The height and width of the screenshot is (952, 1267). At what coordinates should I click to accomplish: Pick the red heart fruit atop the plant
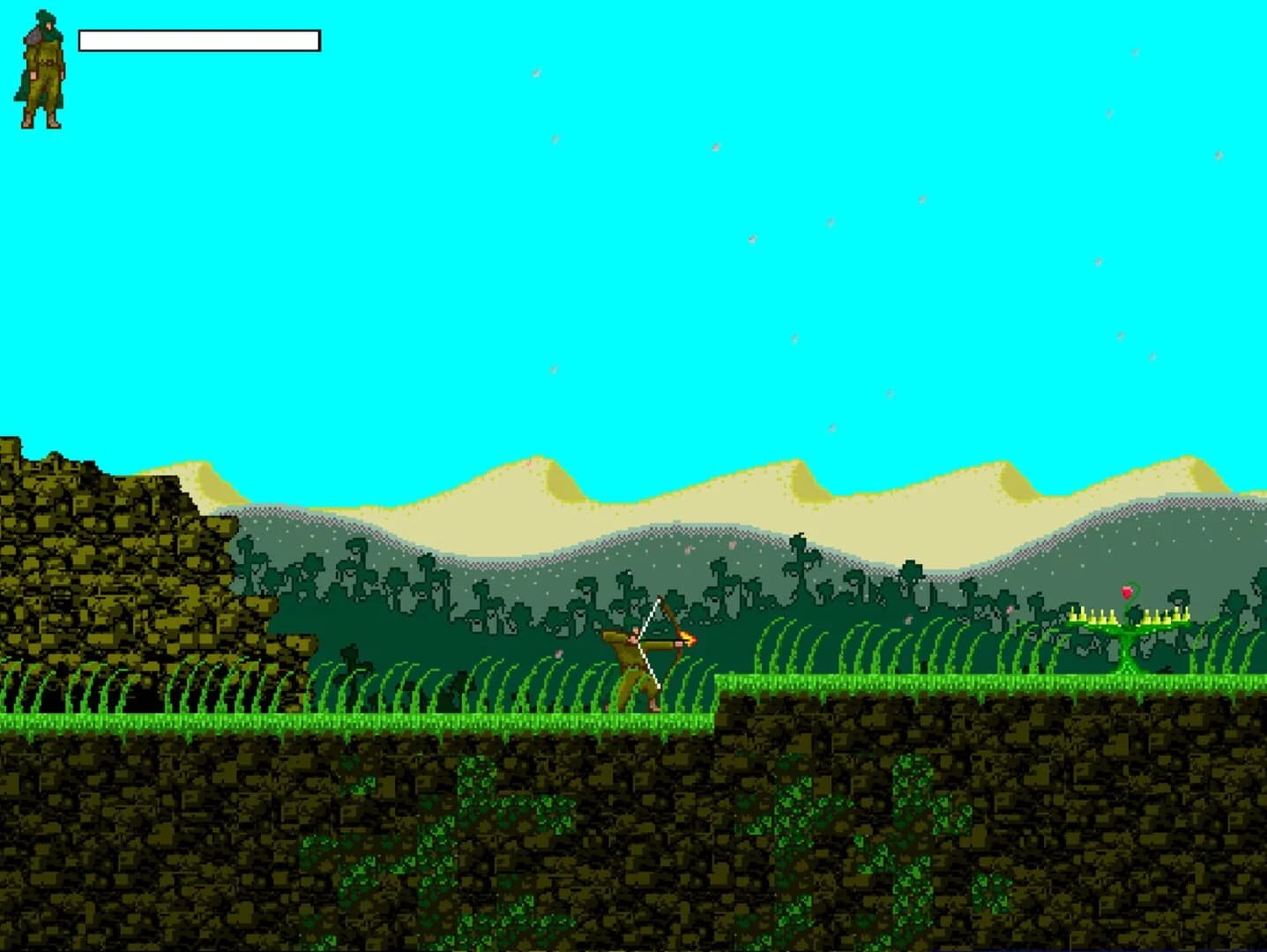(x=1127, y=592)
